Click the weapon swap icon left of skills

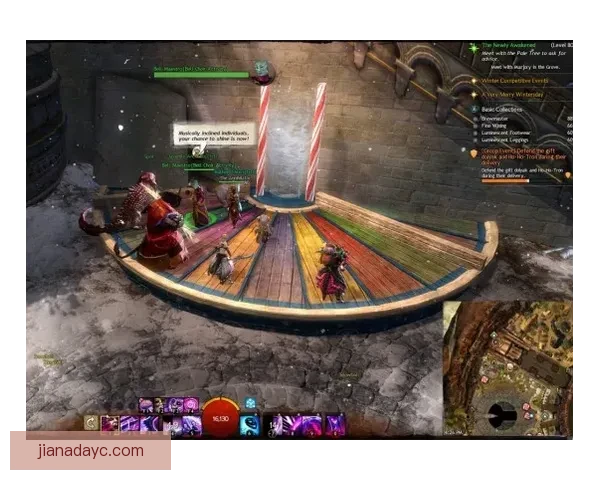(x=92, y=424)
